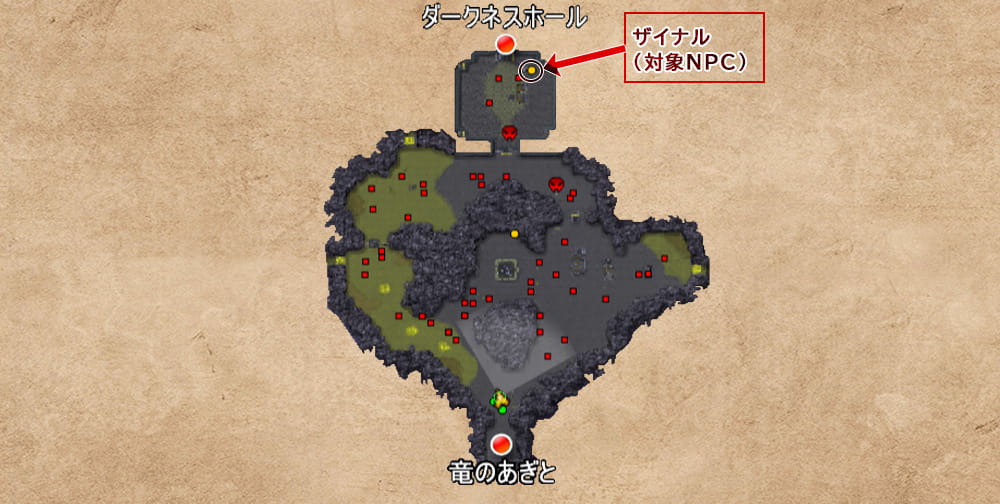Viewport: 1000px width, 504px height.
Task: Select the 竜のあぎと red exit marker
Action: pyautogui.click(x=502, y=443)
